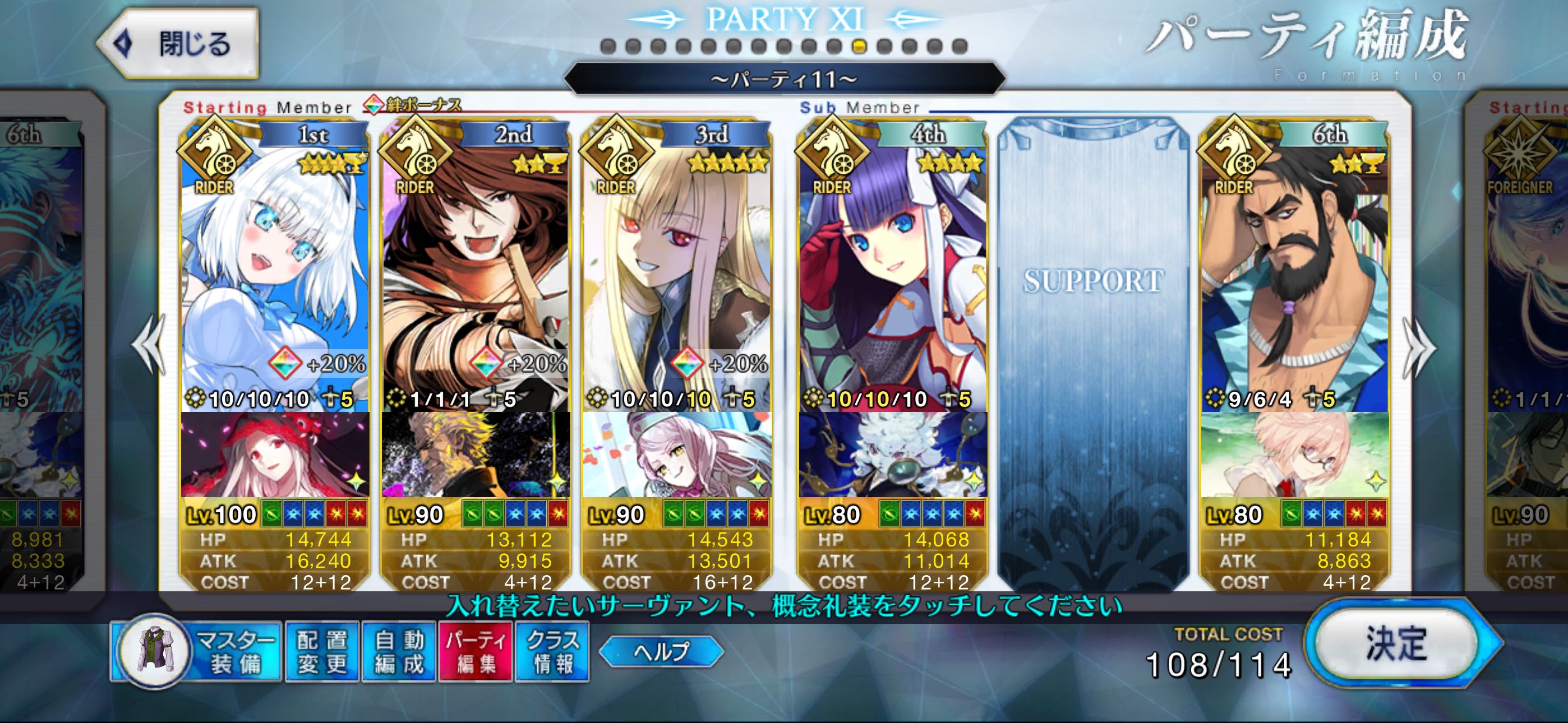Show クラス情報 class info
Screen dimensions: 1568x723
(x=552, y=651)
